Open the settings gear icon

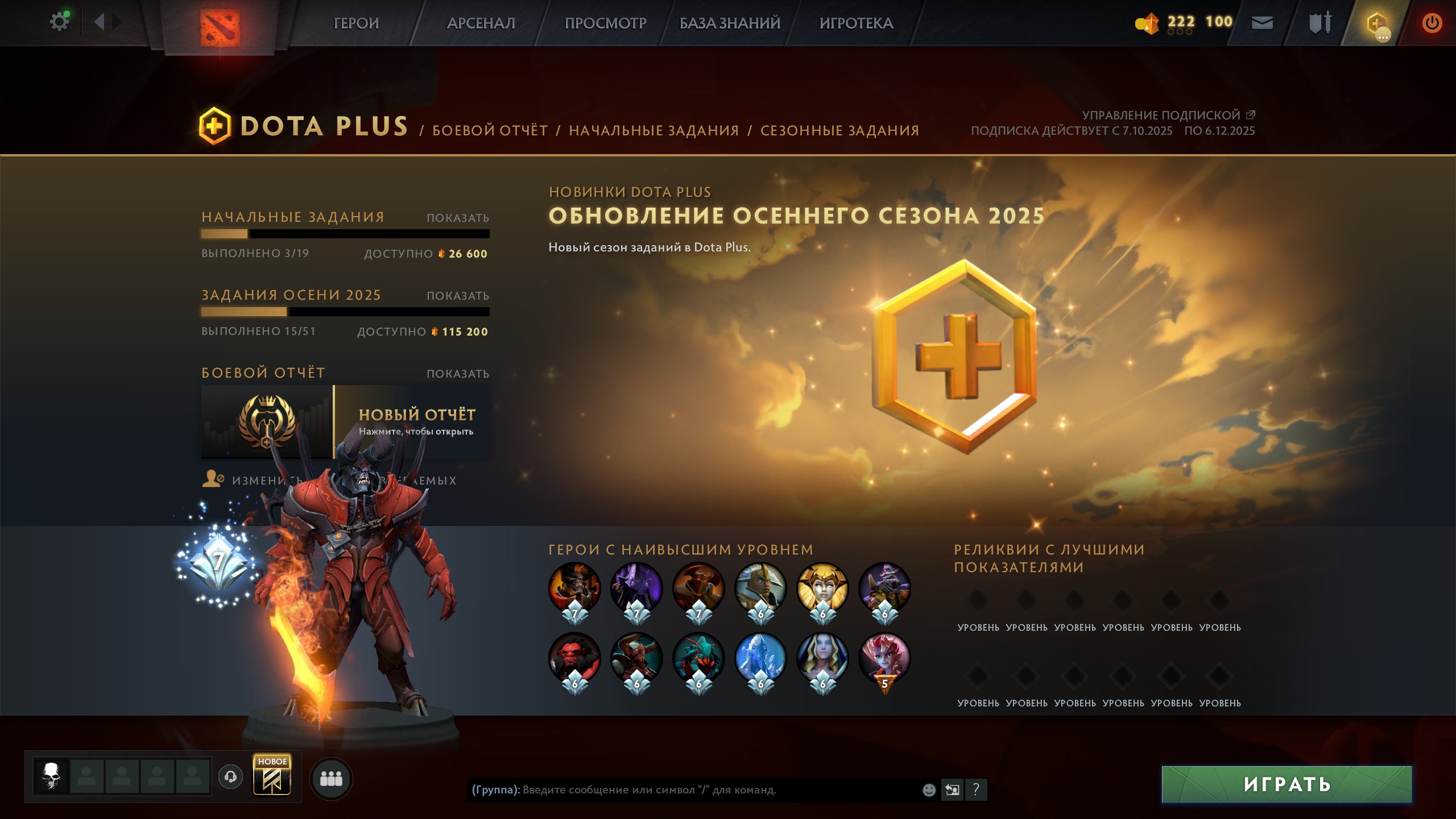[59, 20]
